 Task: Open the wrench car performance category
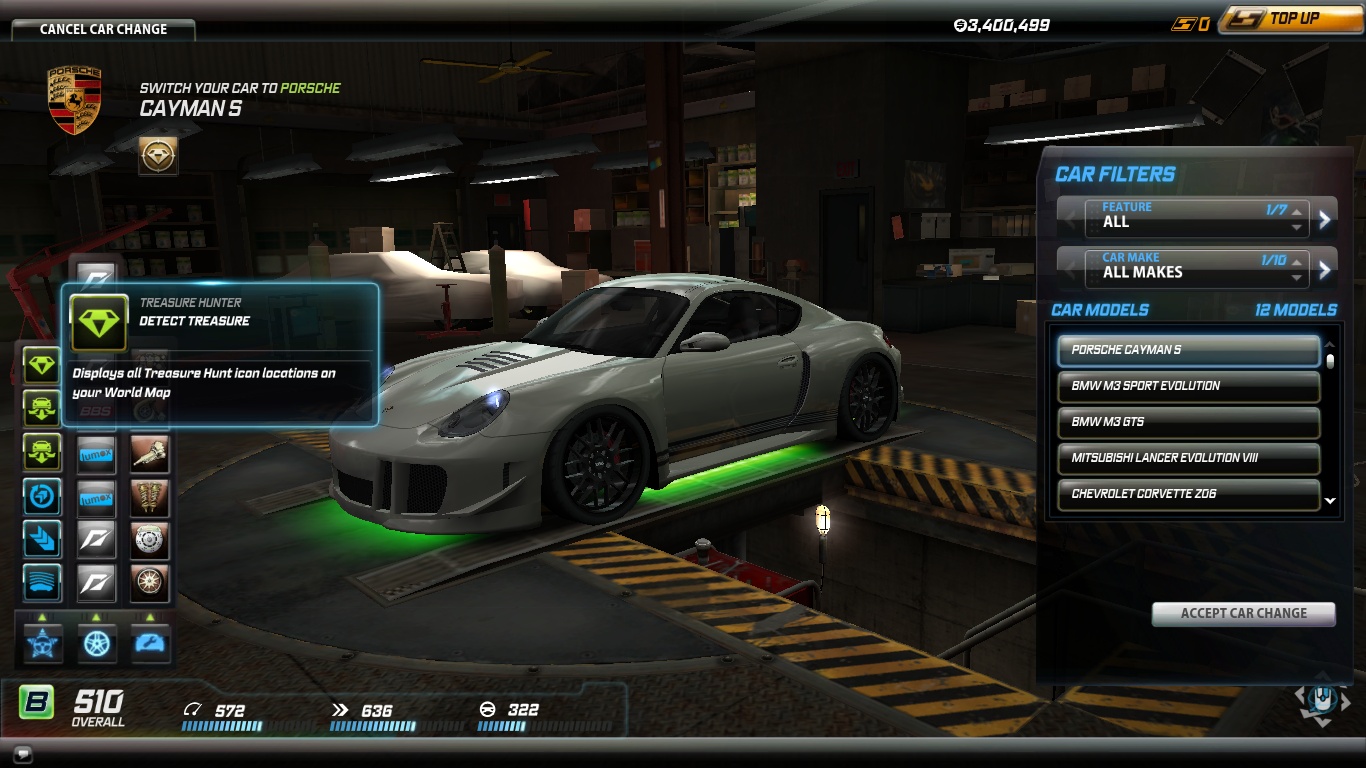coord(150,642)
